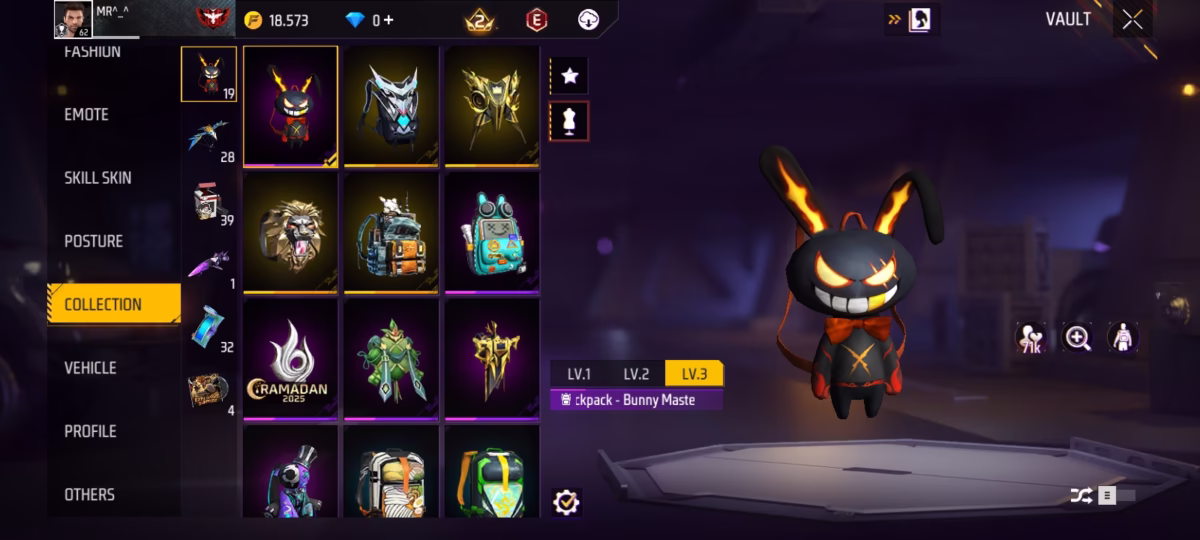Screen dimensions: 1200x540
Task: Switch to the LV.2 level tab
Action: coord(636,374)
